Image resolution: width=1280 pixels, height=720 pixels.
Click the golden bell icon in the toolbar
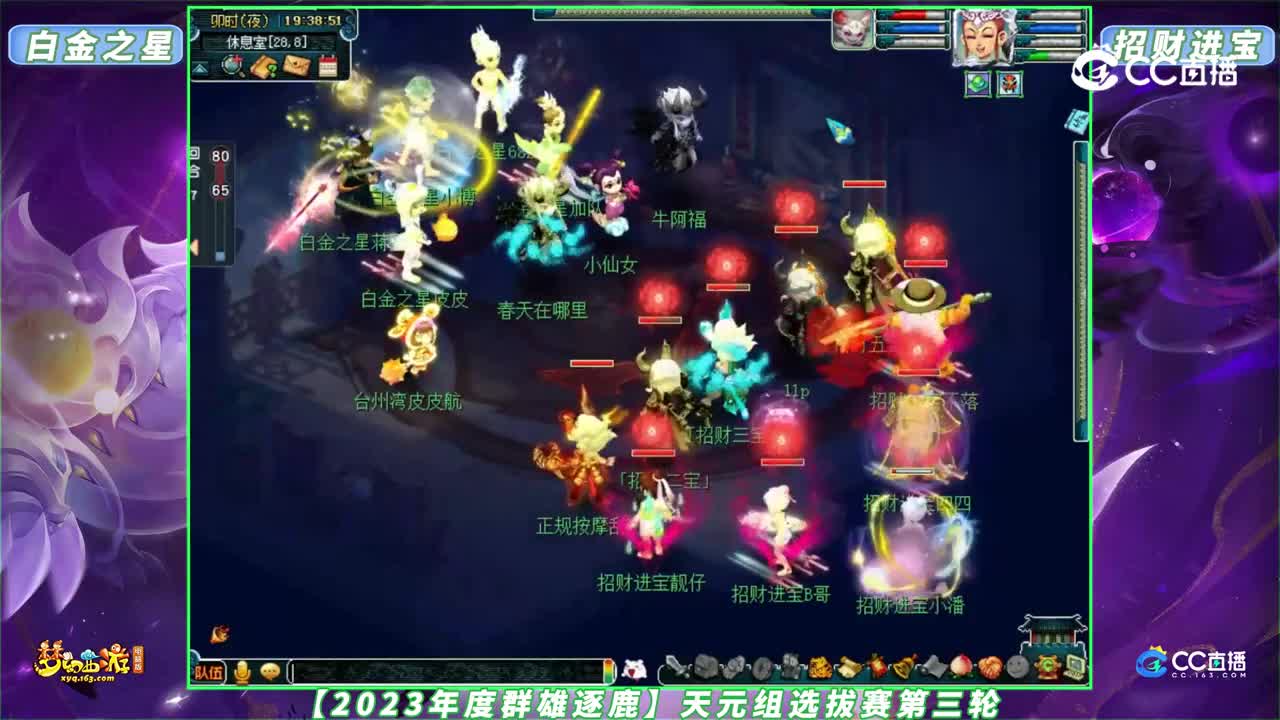click(903, 666)
